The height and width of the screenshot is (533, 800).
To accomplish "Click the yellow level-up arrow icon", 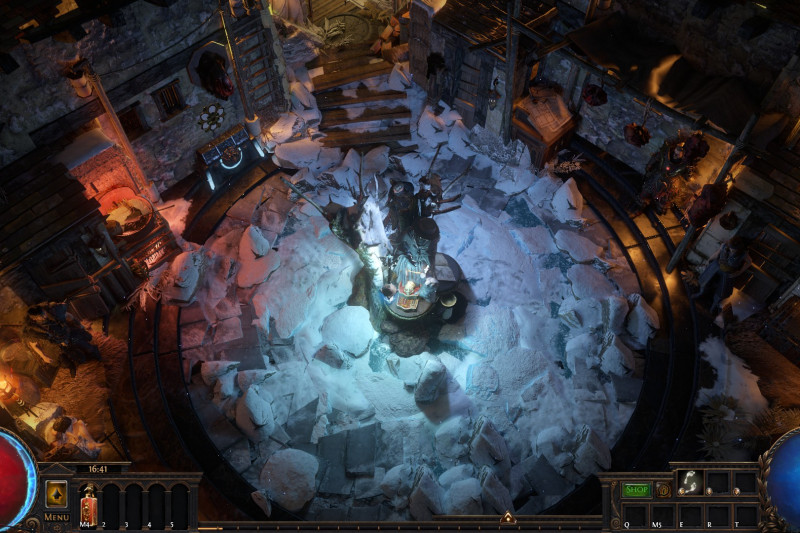I will tap(56, 494).
